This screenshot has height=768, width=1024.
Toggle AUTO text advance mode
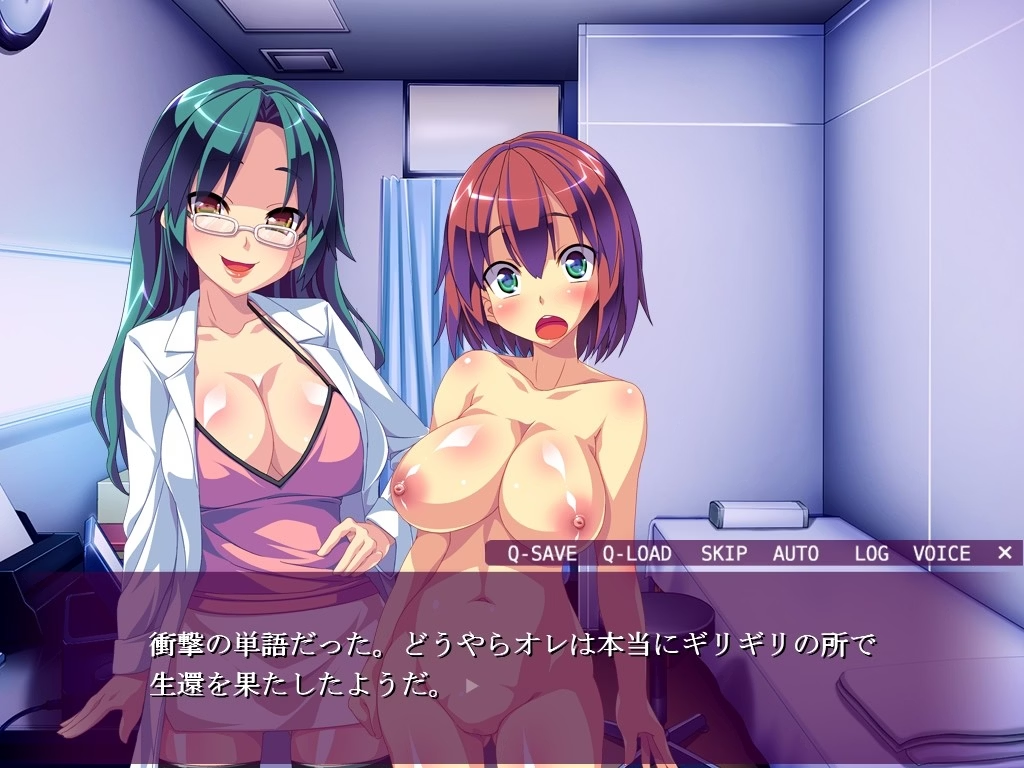click(x=796, y=553)
